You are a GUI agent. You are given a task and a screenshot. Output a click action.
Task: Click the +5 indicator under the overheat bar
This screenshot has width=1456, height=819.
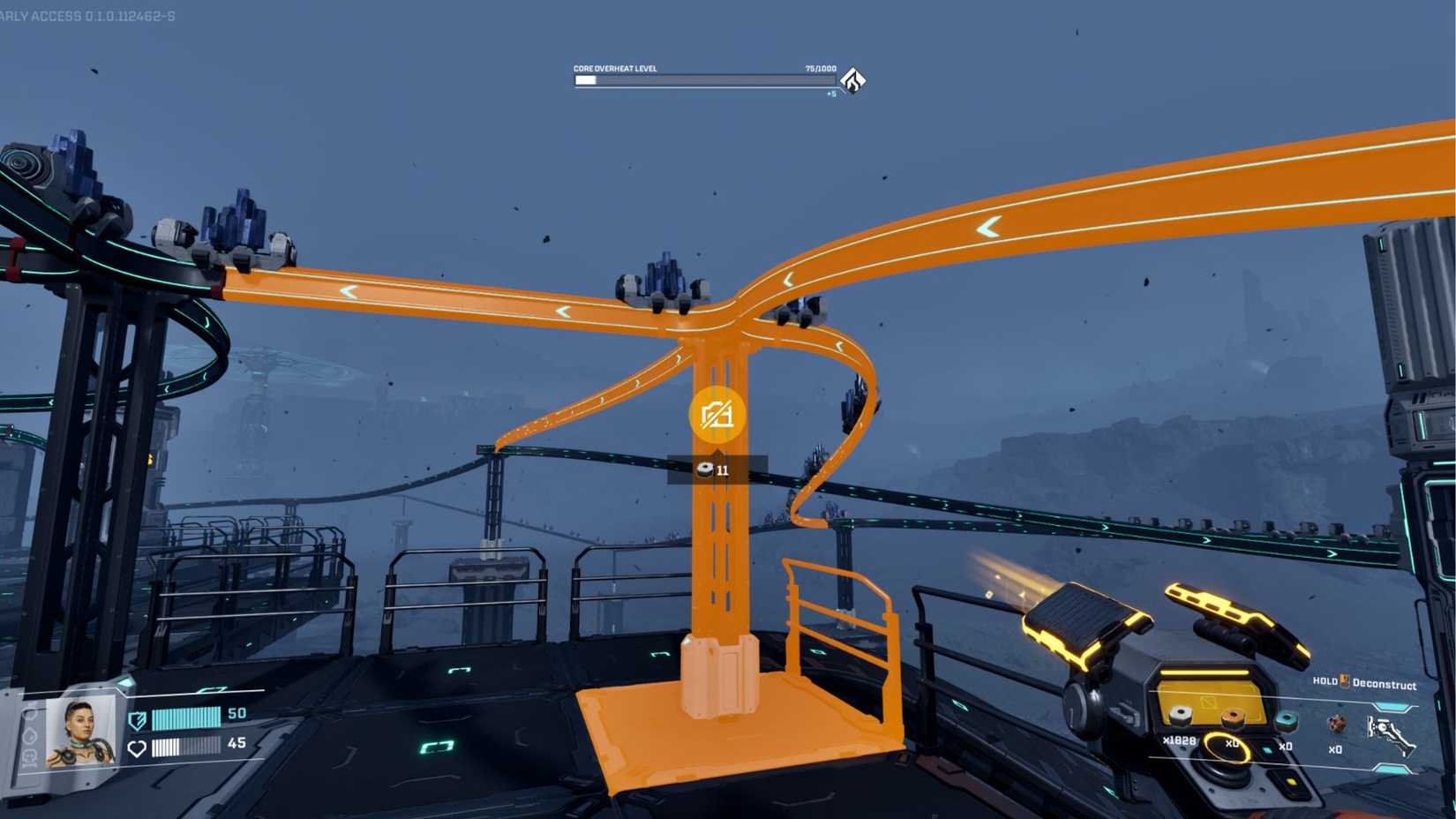tap(829, 93)
